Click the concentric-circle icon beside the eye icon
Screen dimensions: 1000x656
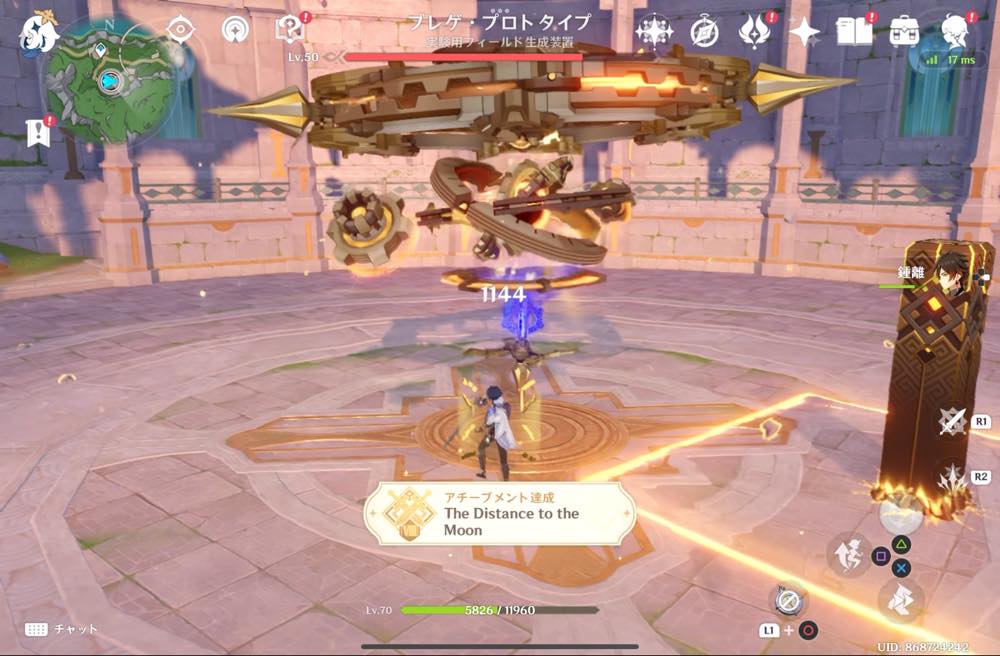pyautogui.click(x=236, y=29)
